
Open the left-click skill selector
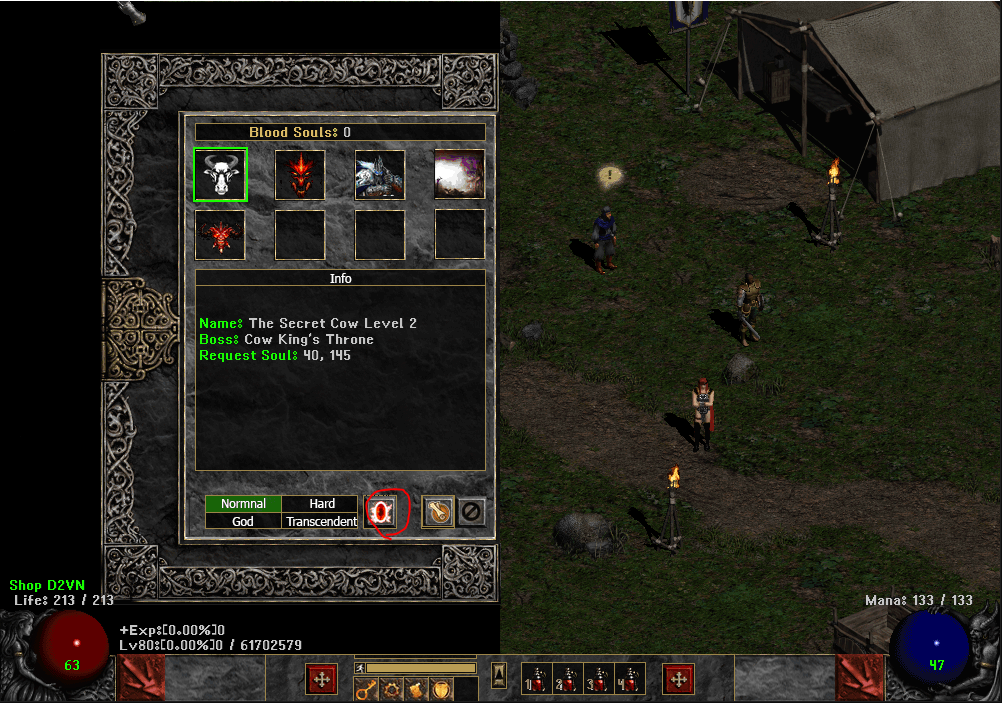pyautogui.click(x=322, y=679)
